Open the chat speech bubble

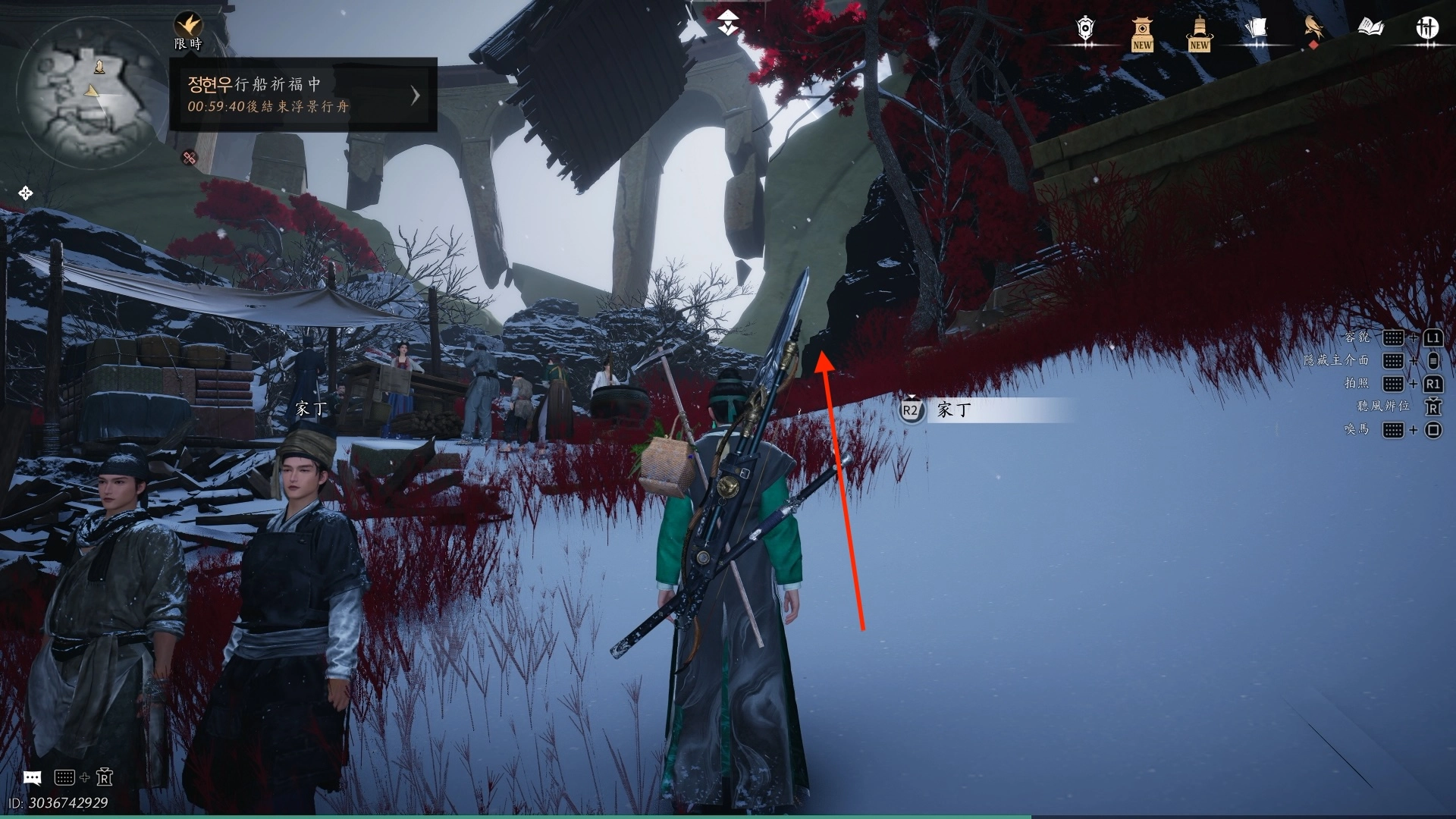[32, 777]
